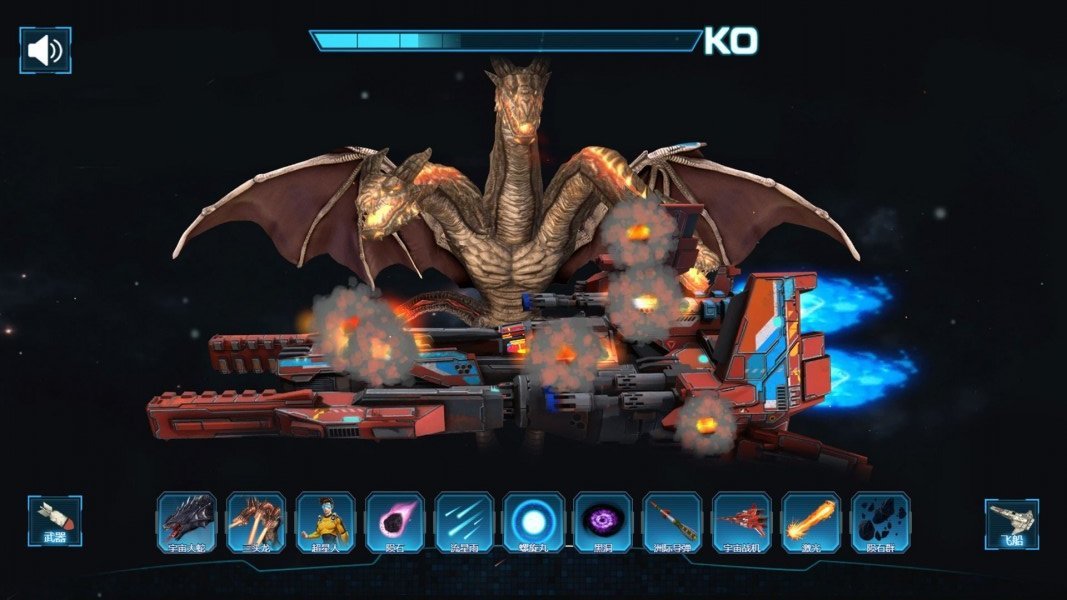Image resolution: width=1067 pixels, height=600 pixels.
Task: Activate the 黑洞 black hole weapon
Action: [x=603, y=522]
